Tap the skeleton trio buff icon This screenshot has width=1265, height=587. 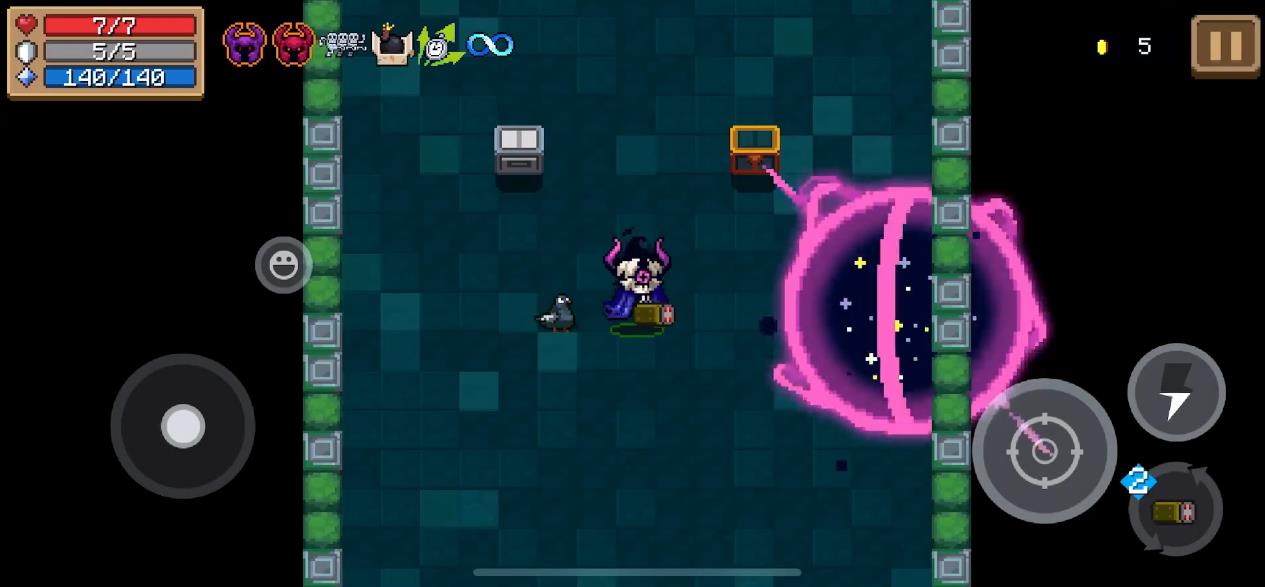pyautogui.click(x=343, y=44)
